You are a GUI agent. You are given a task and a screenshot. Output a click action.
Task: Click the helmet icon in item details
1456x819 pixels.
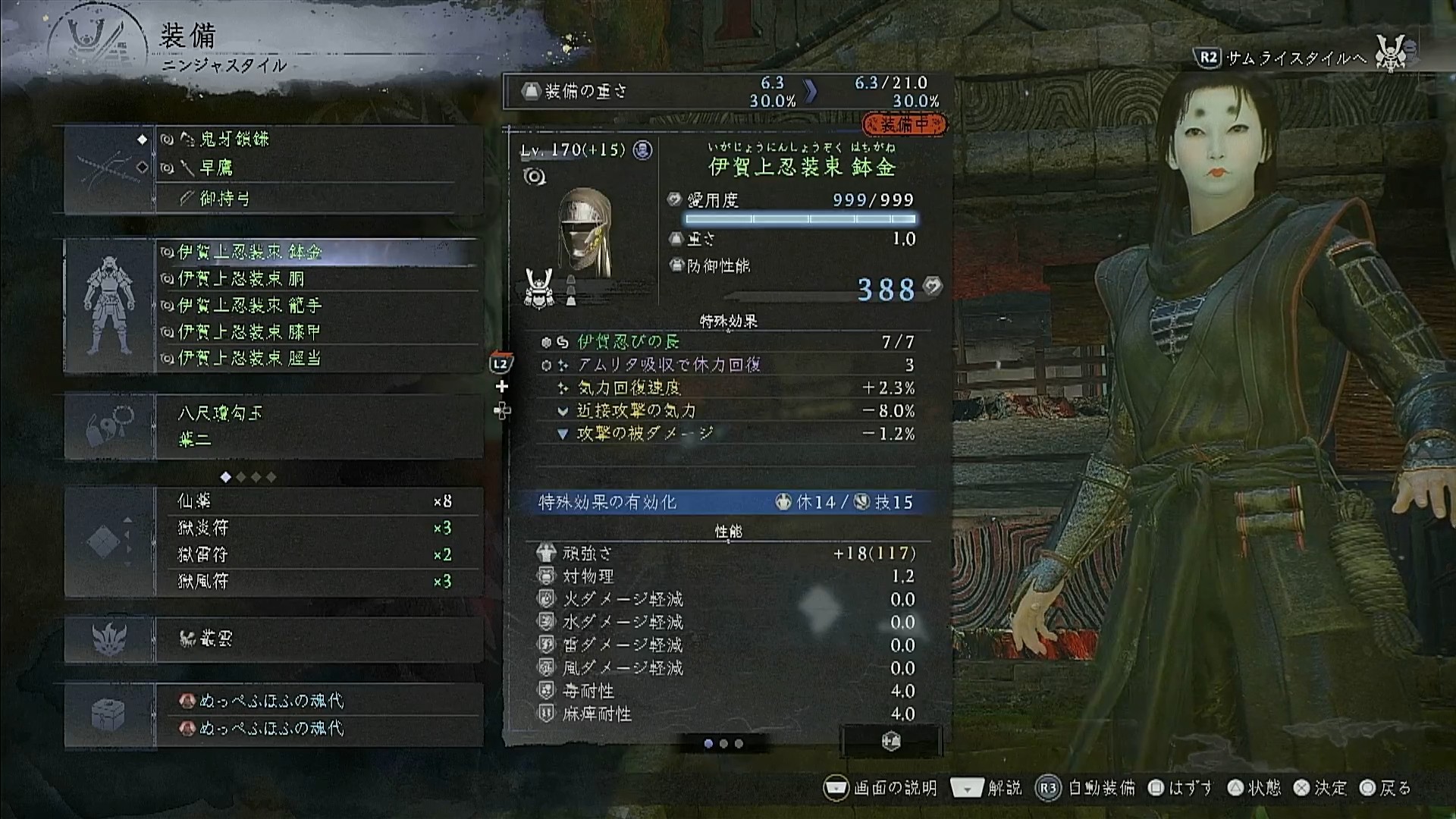(585, 231)
